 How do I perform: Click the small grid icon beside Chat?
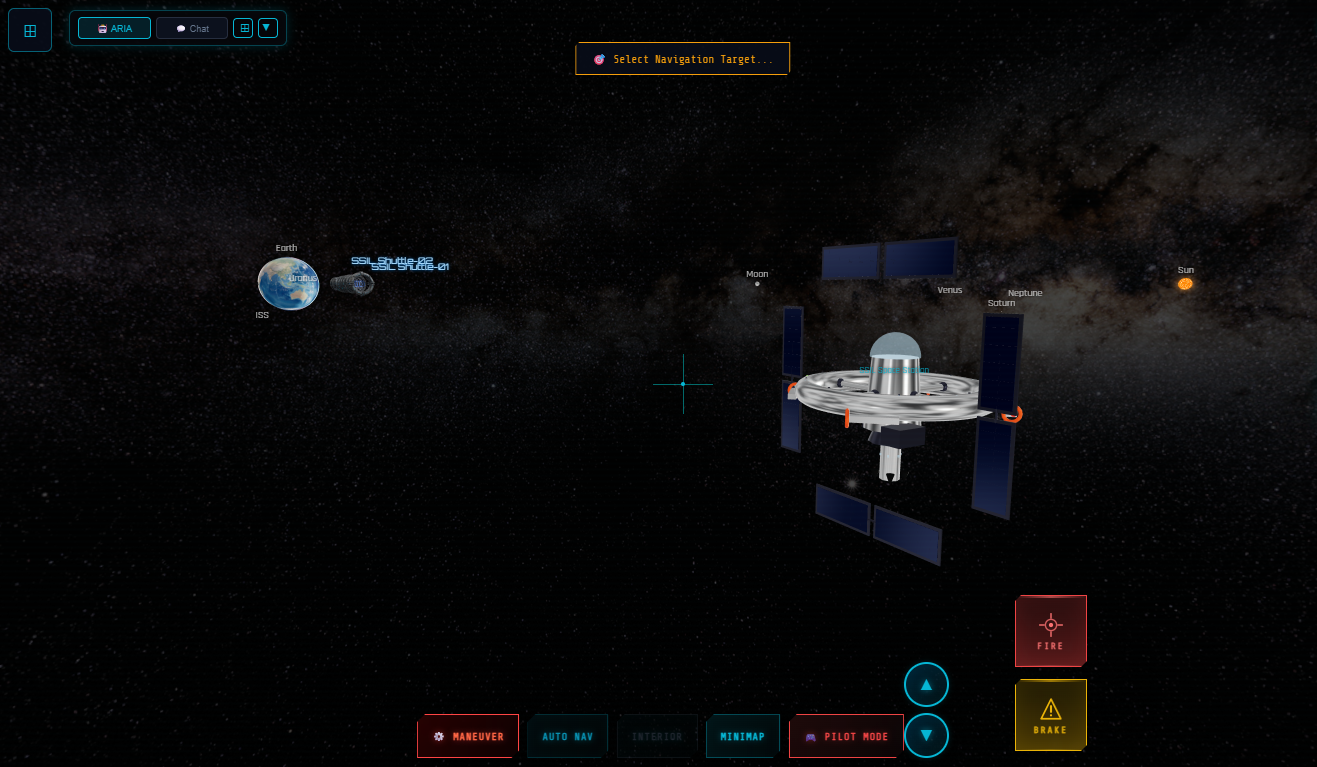(243, 28)
